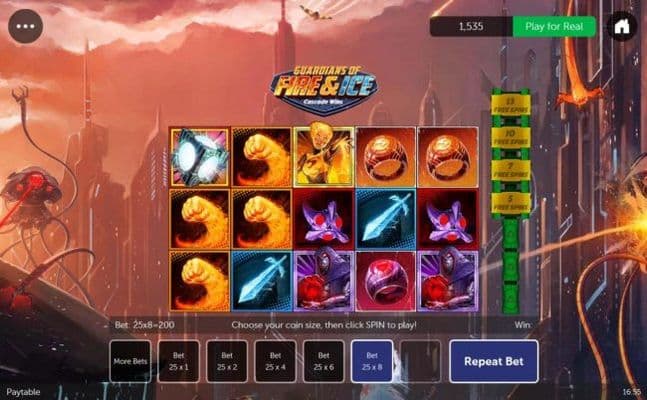Go to the home screen
Screen dimensions: 647x400
[x=621, y=26]
